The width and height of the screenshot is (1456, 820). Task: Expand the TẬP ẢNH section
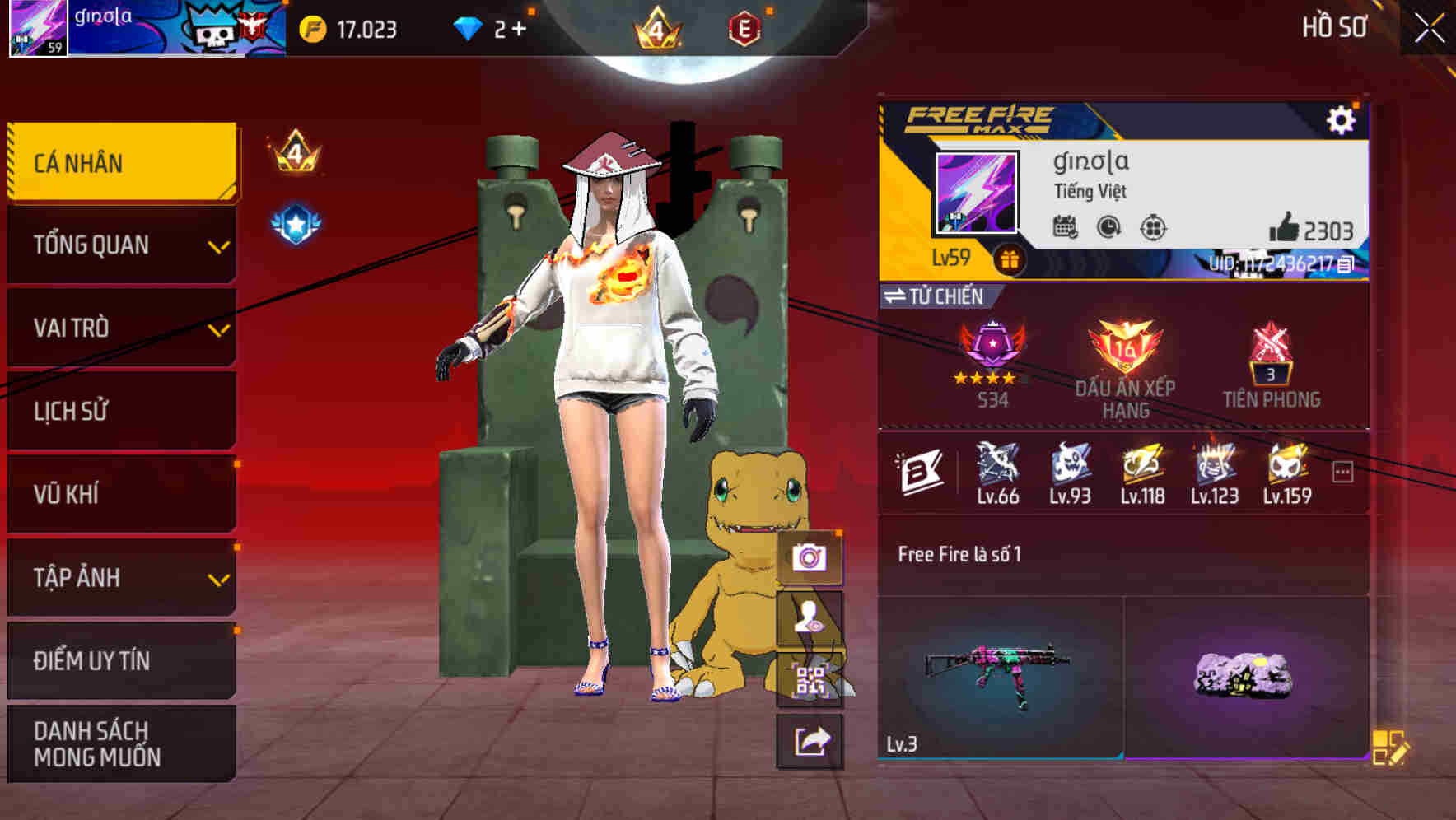click(x=120, y=578)
